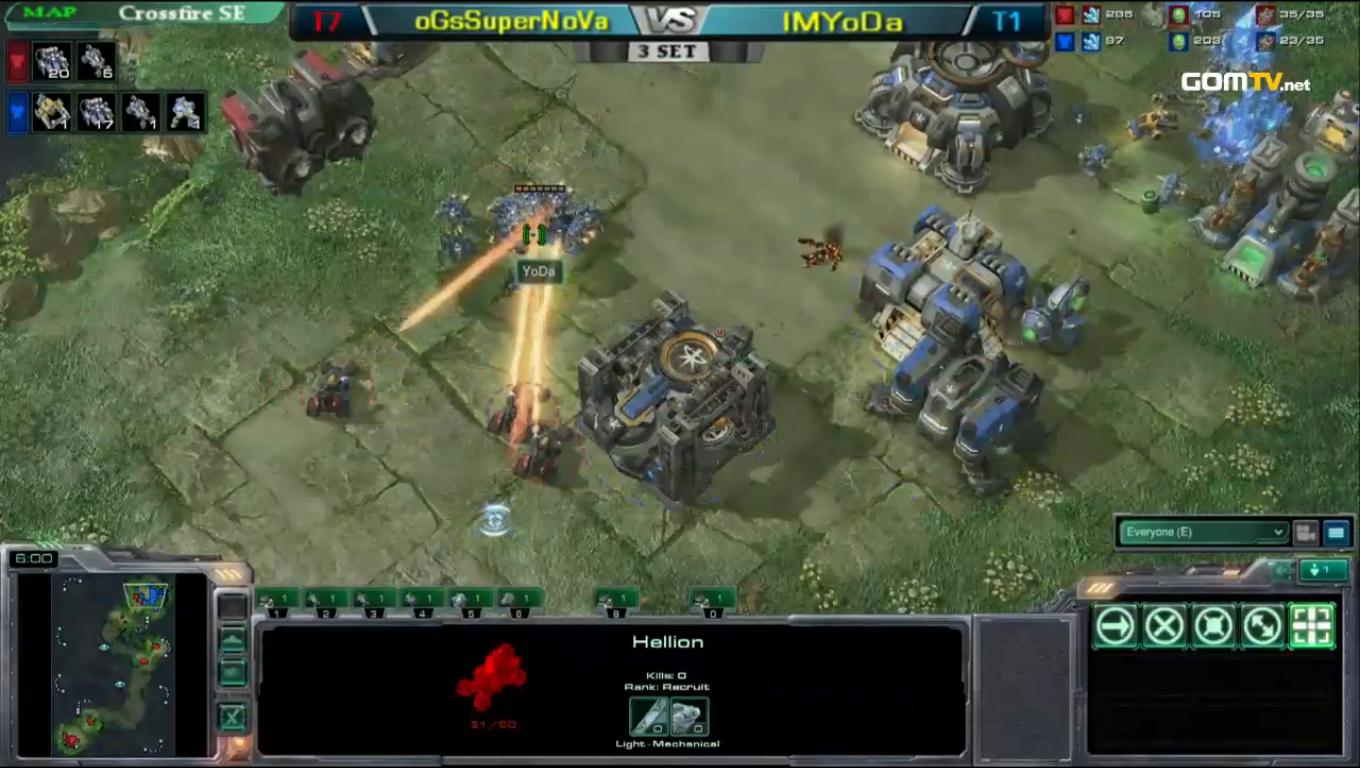
Task: Activate the Stop command button
Action: pyautogui.click(x=1164, y=627)
